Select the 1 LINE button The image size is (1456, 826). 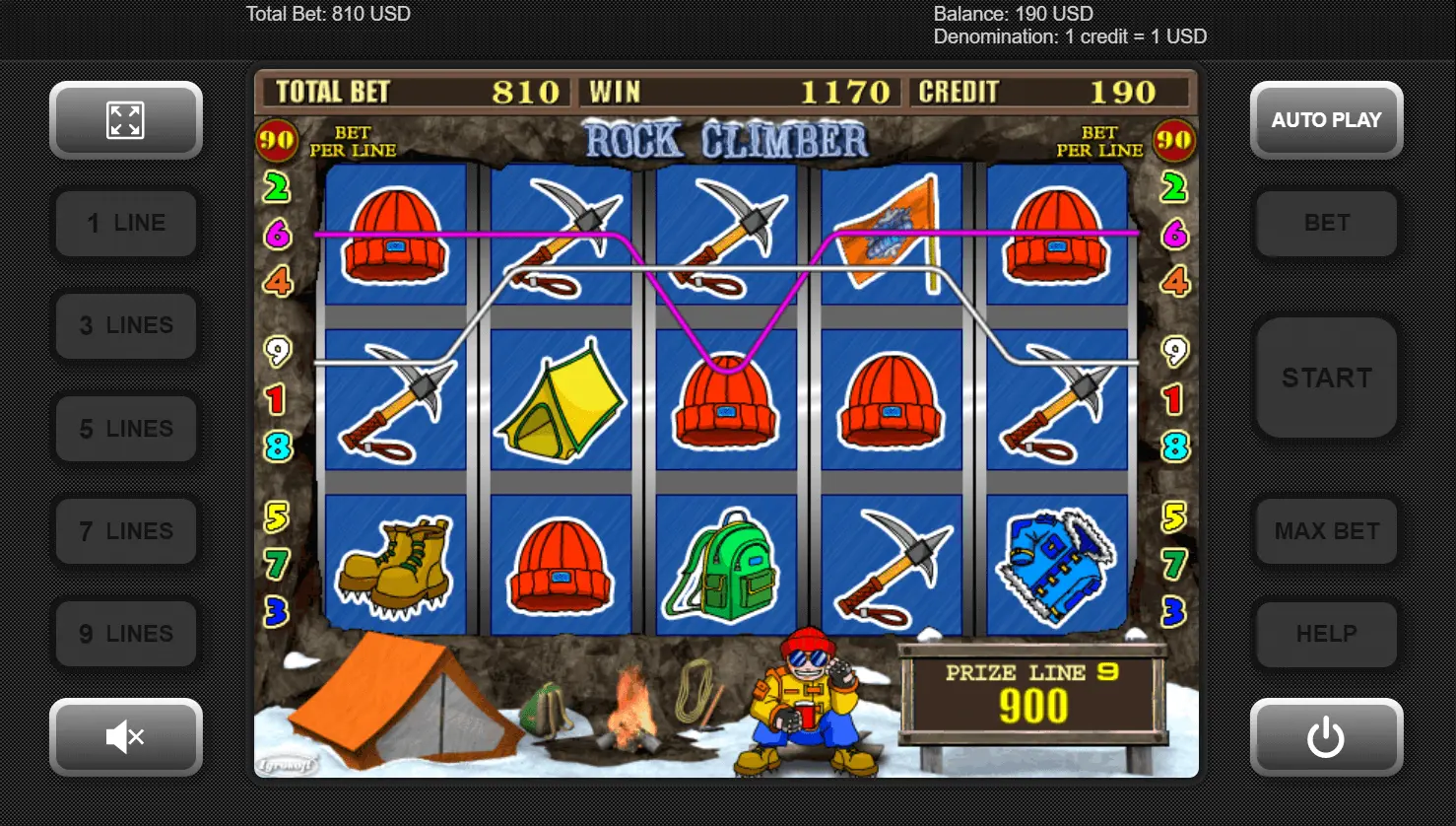(126, 224)
